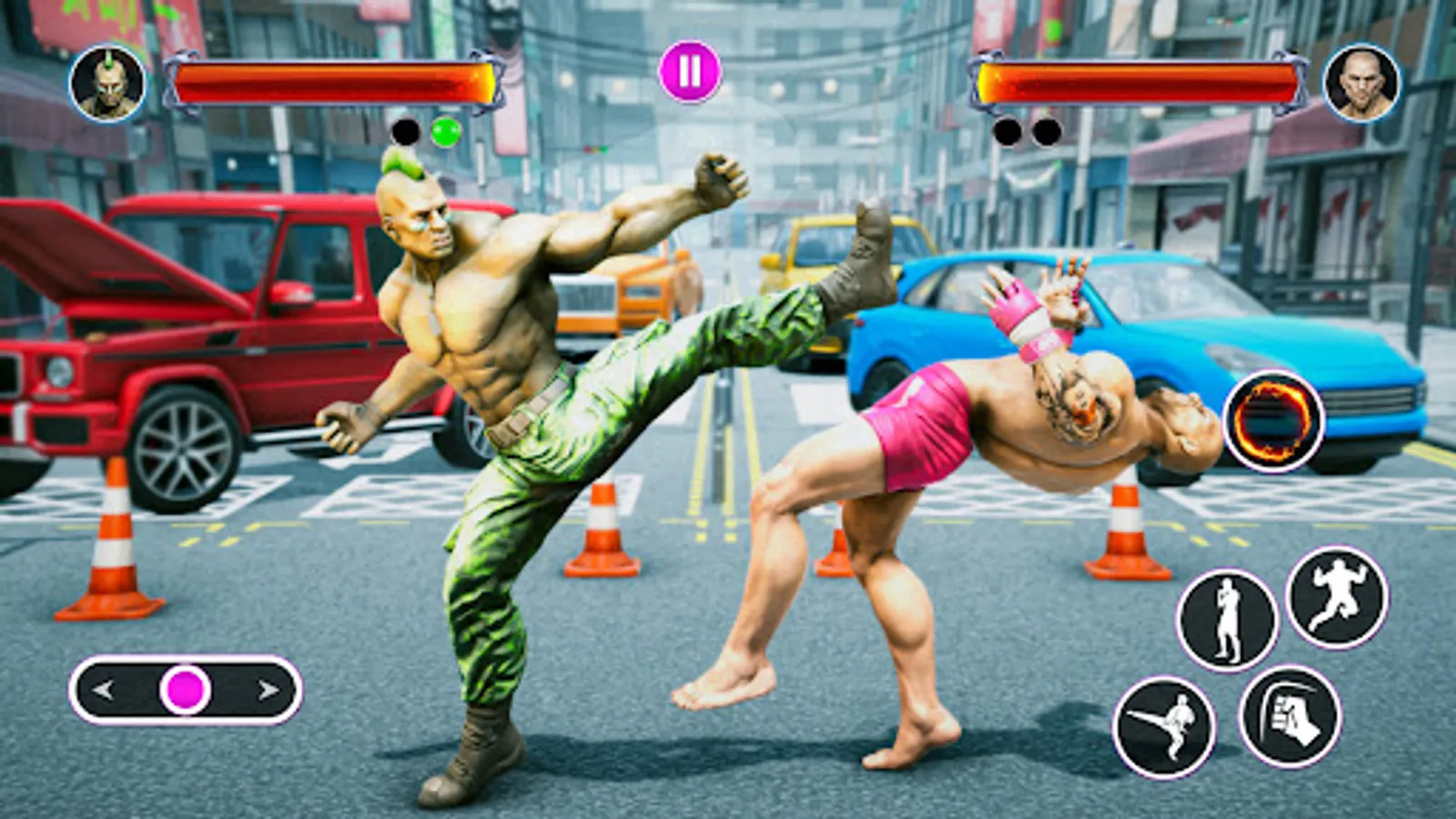Tap the movement control bar

(187, 690)
